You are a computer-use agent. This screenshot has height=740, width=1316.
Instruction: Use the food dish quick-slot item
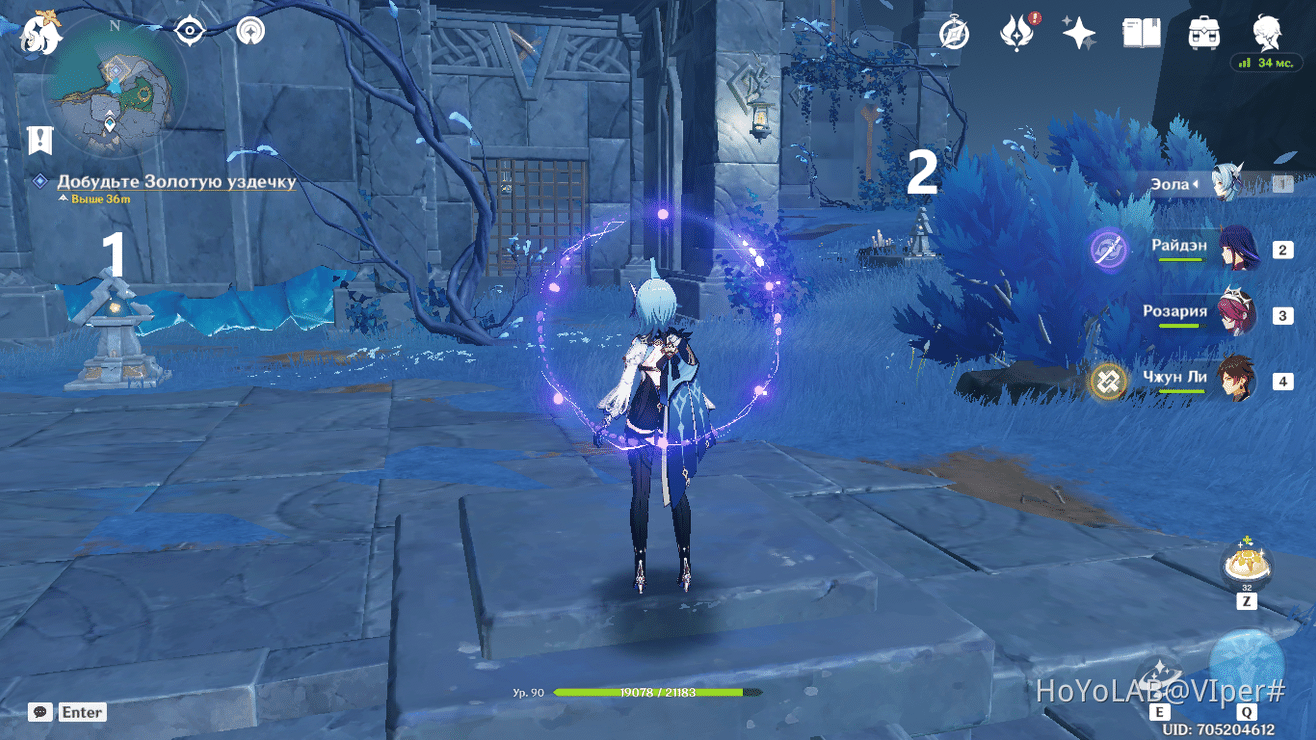1246,565
